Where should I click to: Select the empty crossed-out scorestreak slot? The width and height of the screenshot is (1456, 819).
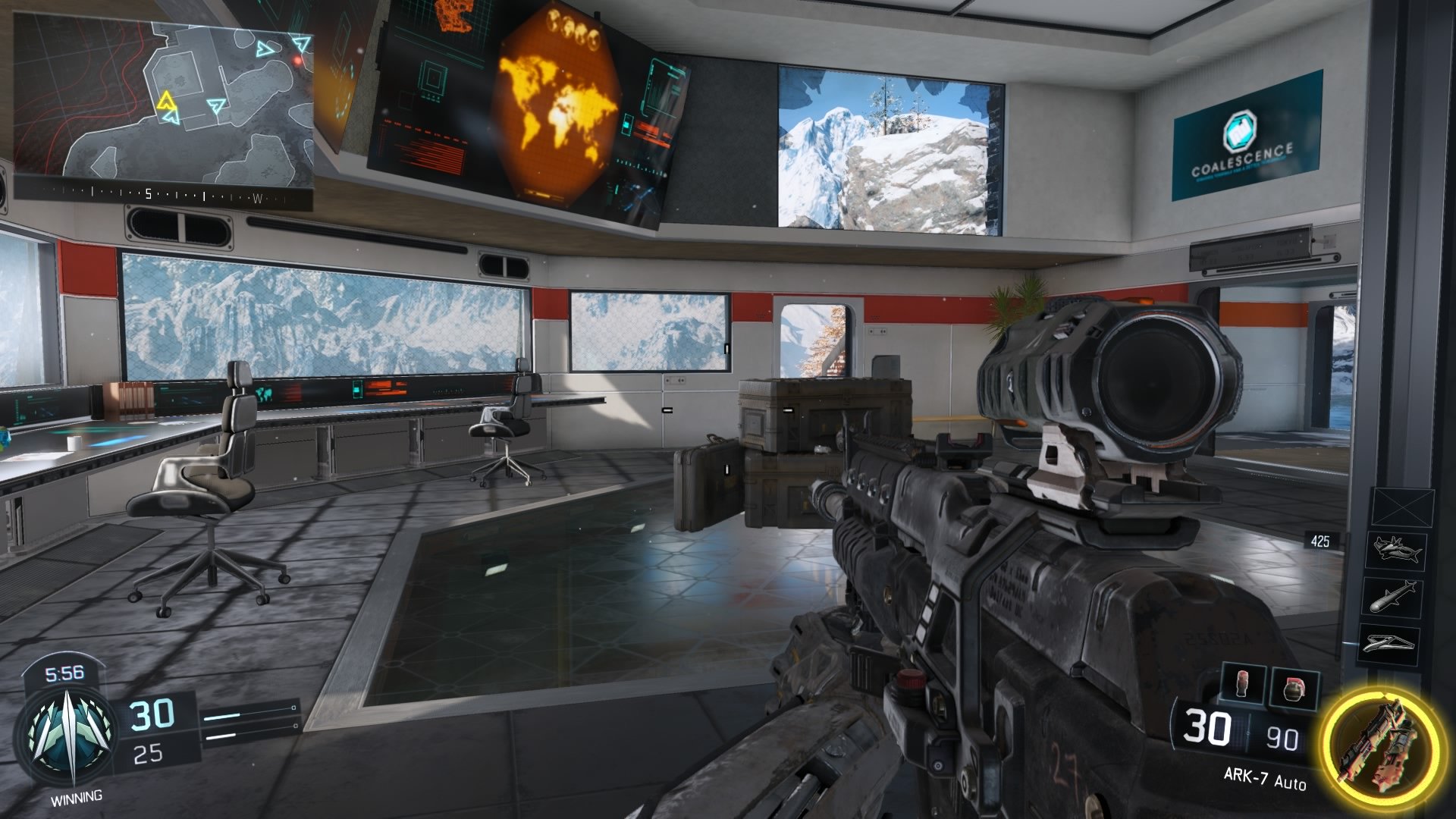click(1402, 507)
